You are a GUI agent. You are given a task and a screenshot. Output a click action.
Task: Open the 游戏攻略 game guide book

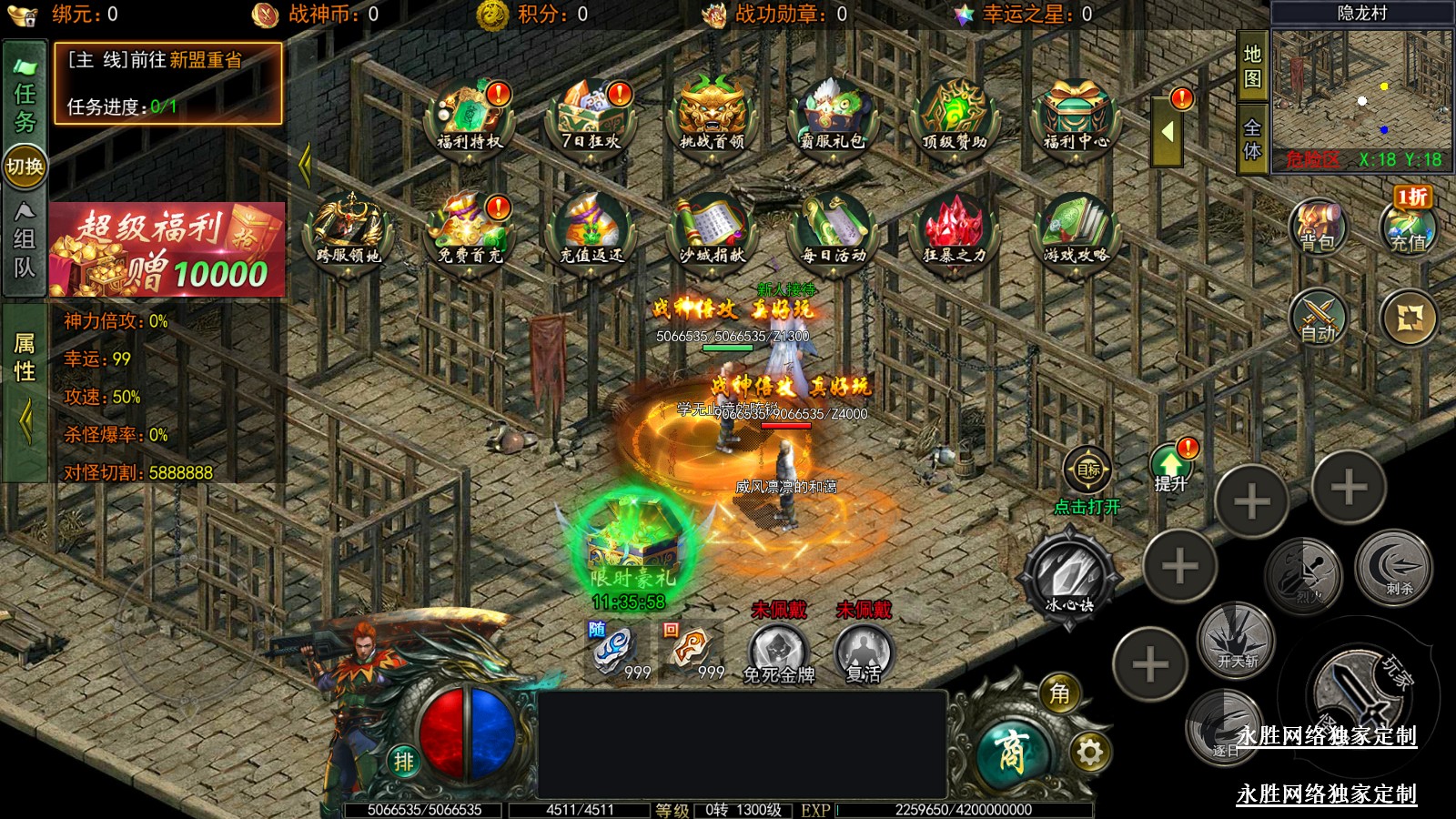[1076, 230]
